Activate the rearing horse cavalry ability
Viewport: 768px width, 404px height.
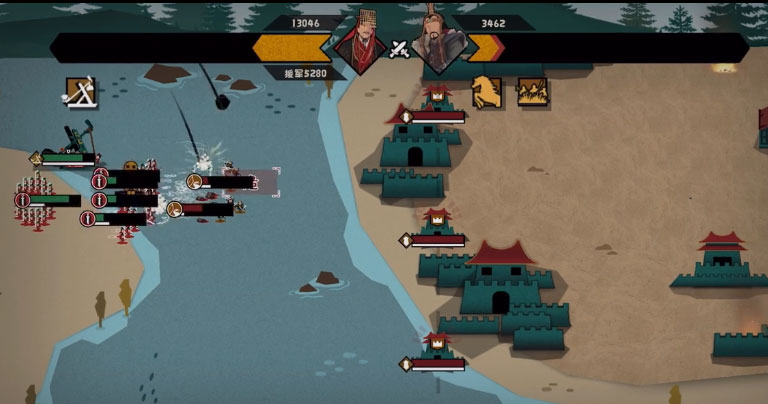(487, 91)
